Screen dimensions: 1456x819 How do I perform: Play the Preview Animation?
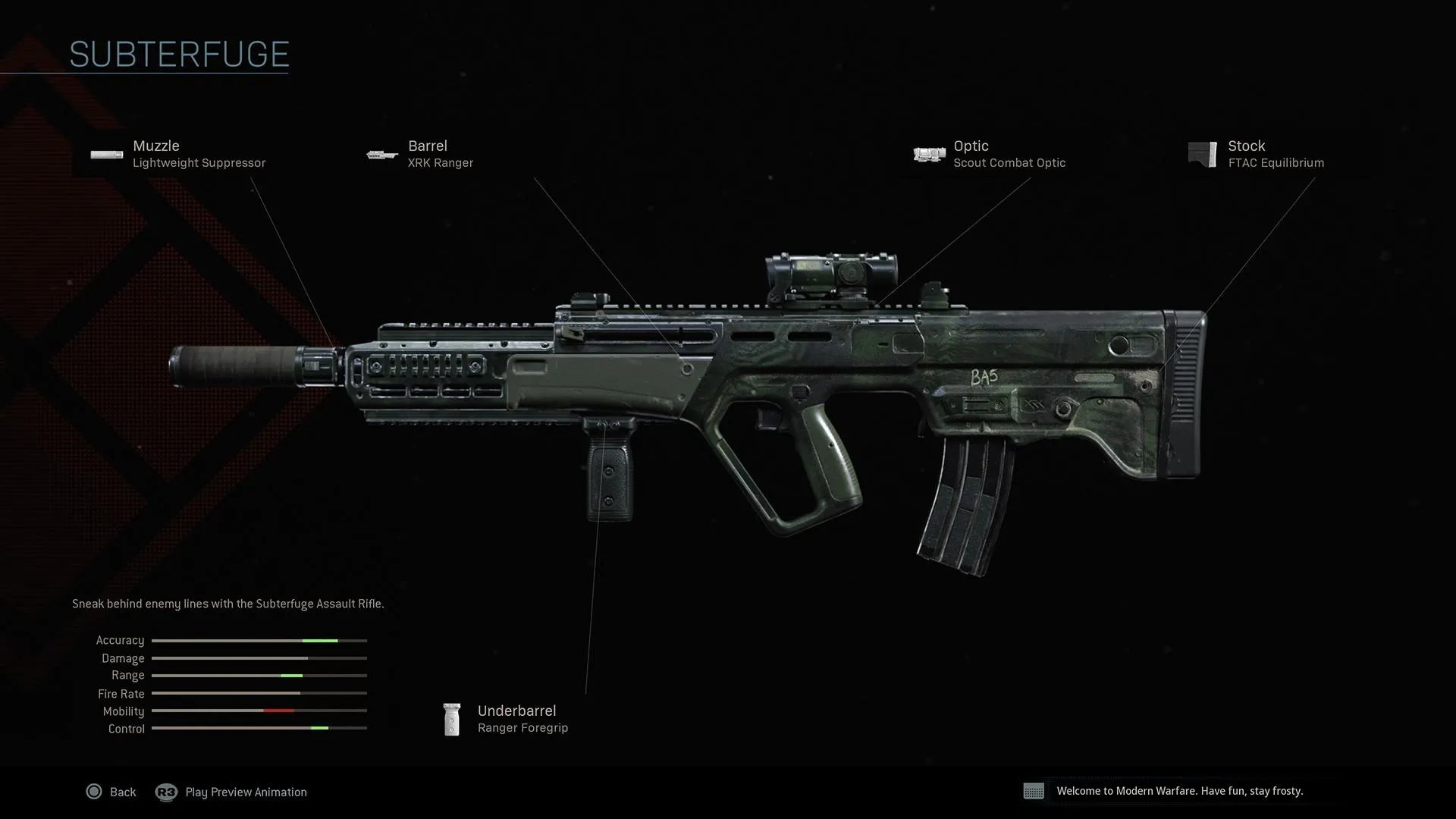tap(232, 792)
